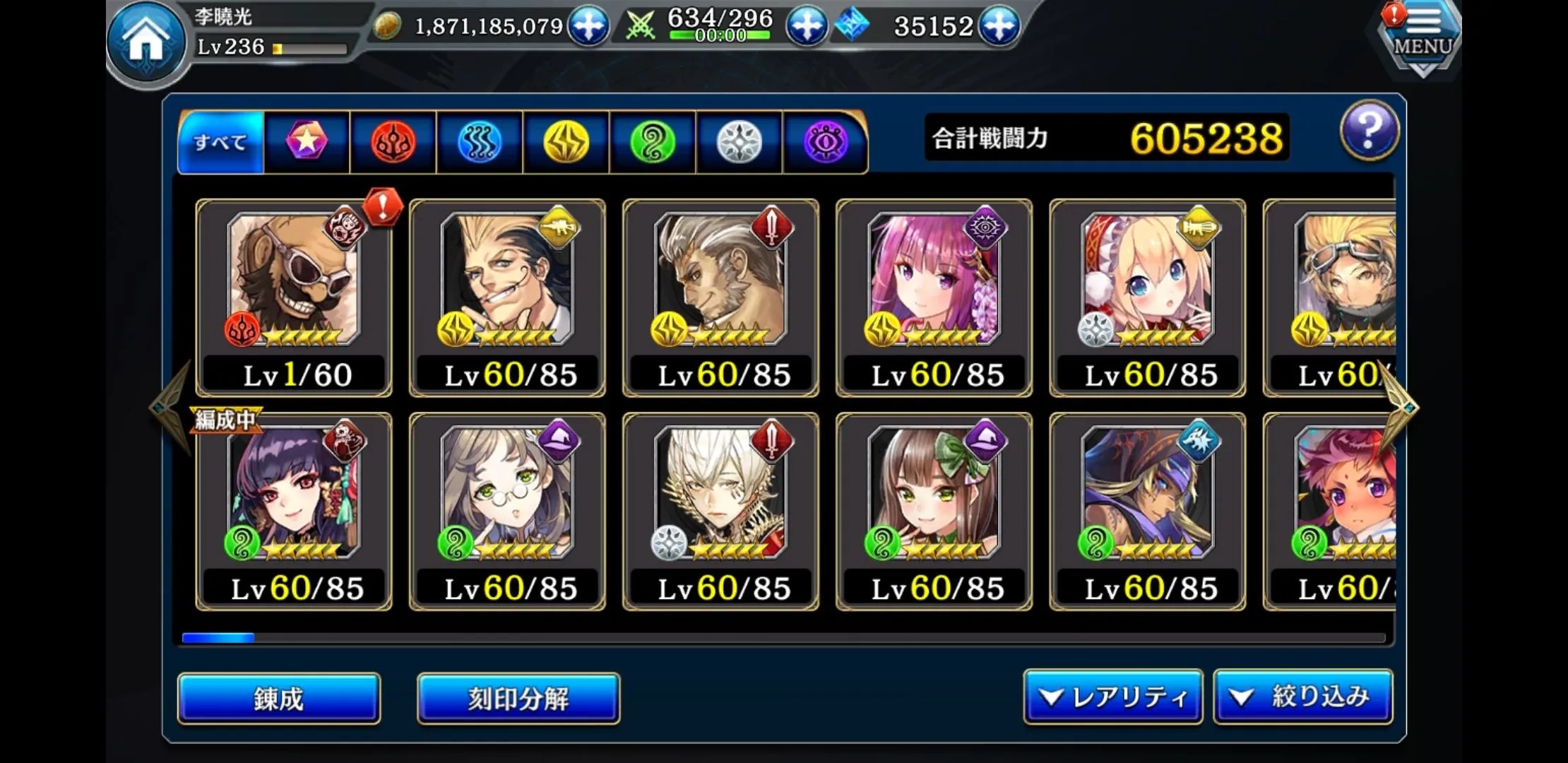Open the 刻印分解 button
The image size is (1568, 763).
(518, 699)
